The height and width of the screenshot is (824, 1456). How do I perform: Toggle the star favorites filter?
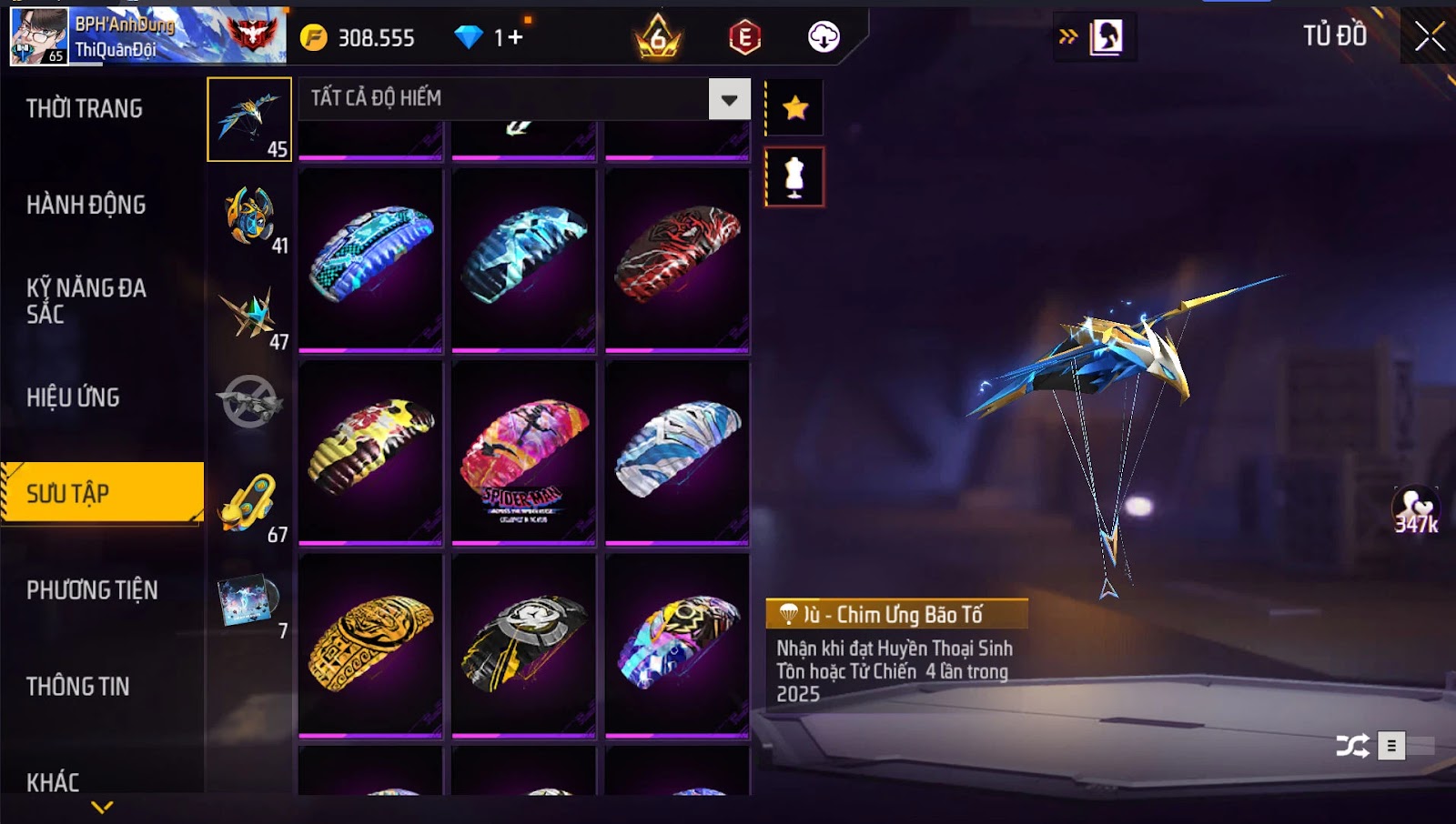(795, 108)
